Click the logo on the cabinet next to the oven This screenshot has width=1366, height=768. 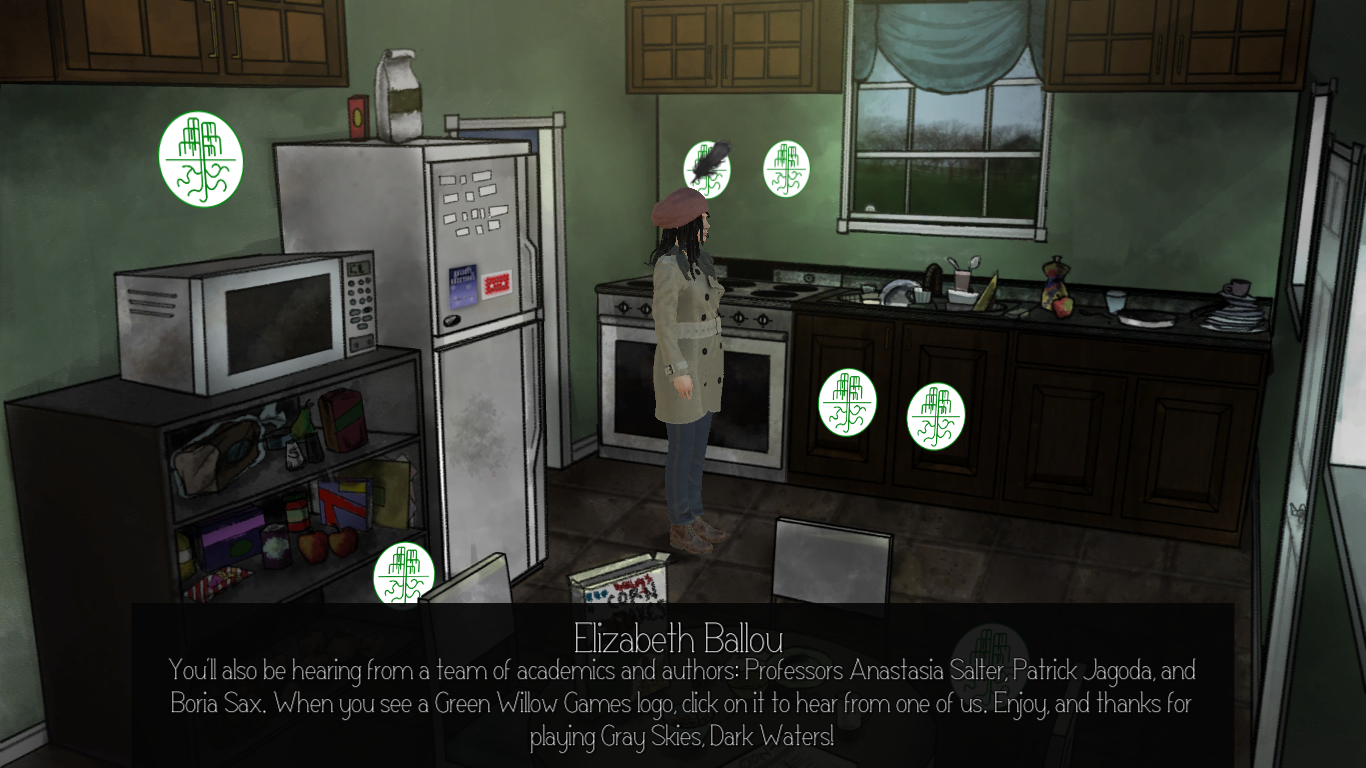(847, 403)
